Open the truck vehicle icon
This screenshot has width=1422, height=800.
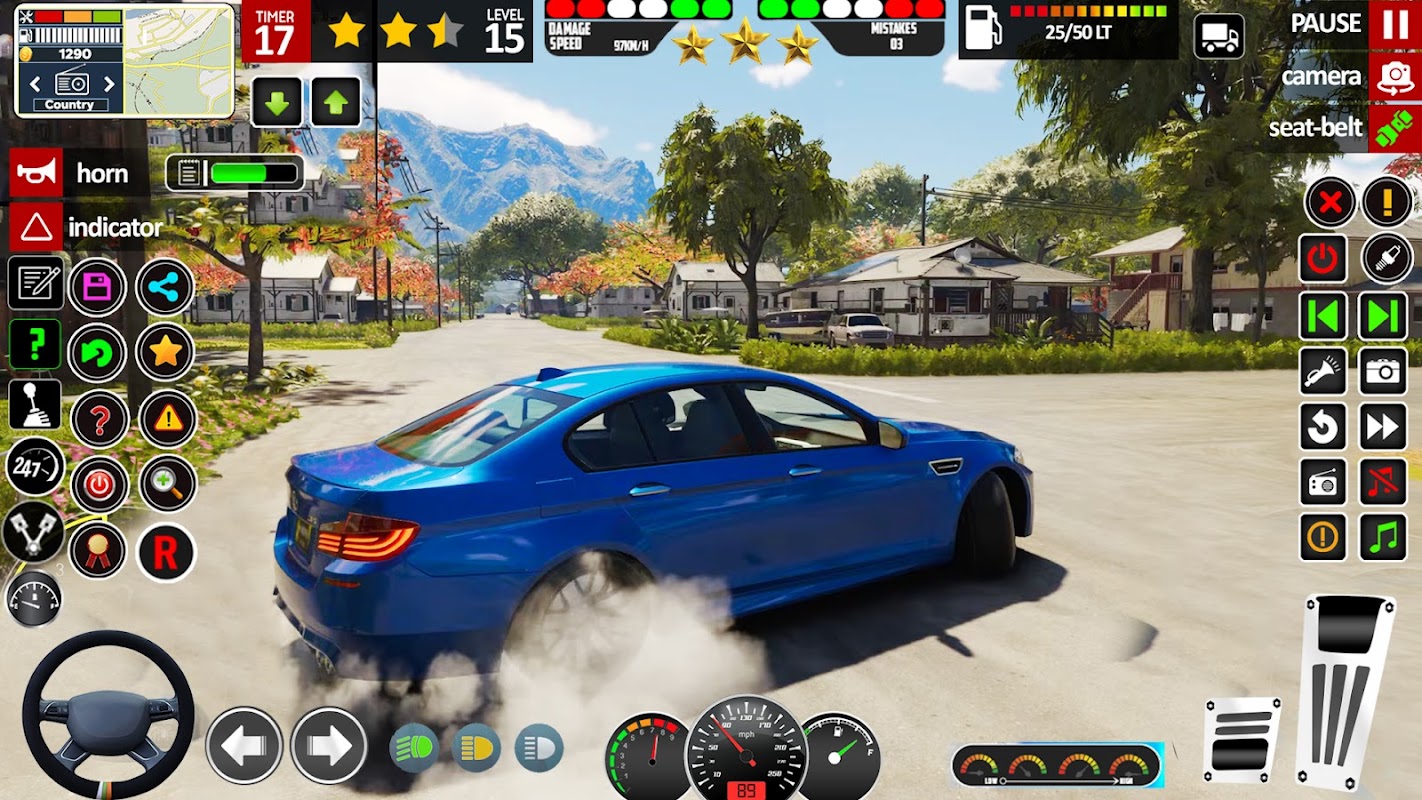(x=1219, y=37)
